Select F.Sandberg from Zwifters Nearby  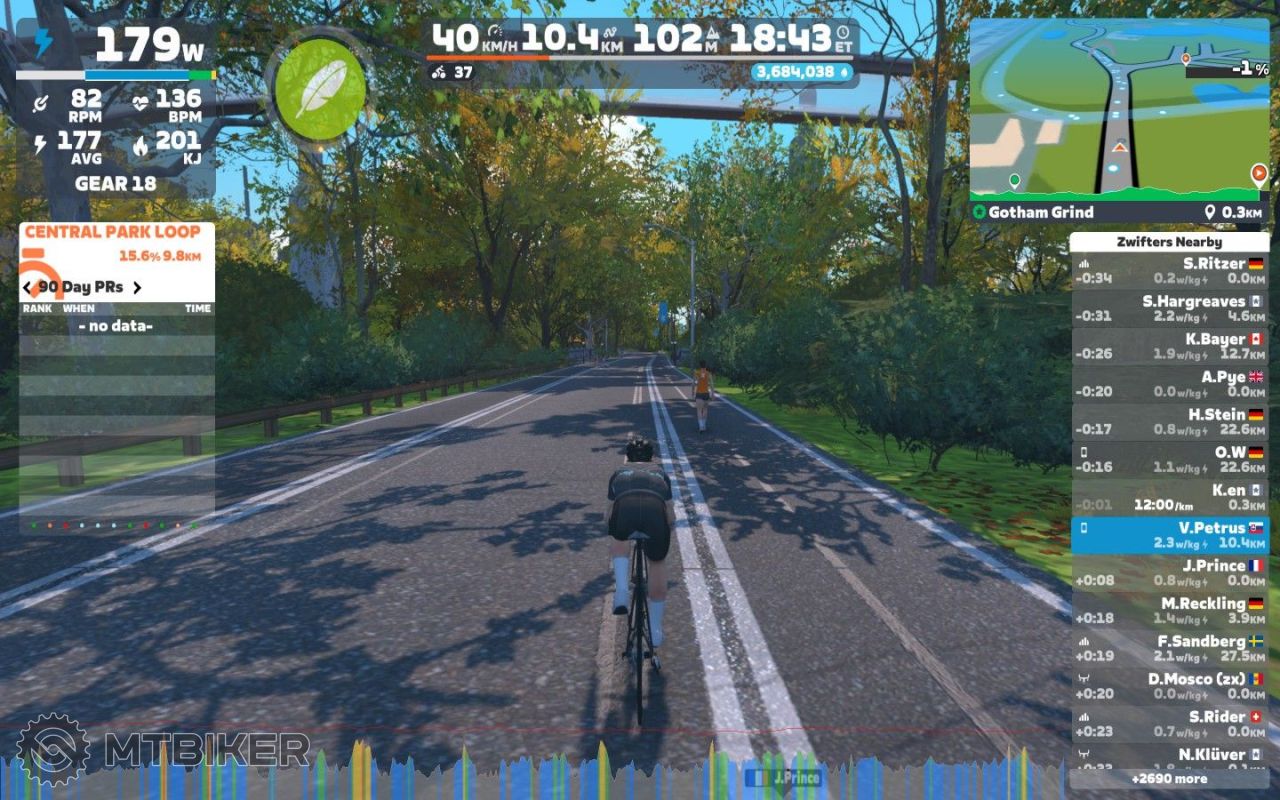[x=1169, y=649]
